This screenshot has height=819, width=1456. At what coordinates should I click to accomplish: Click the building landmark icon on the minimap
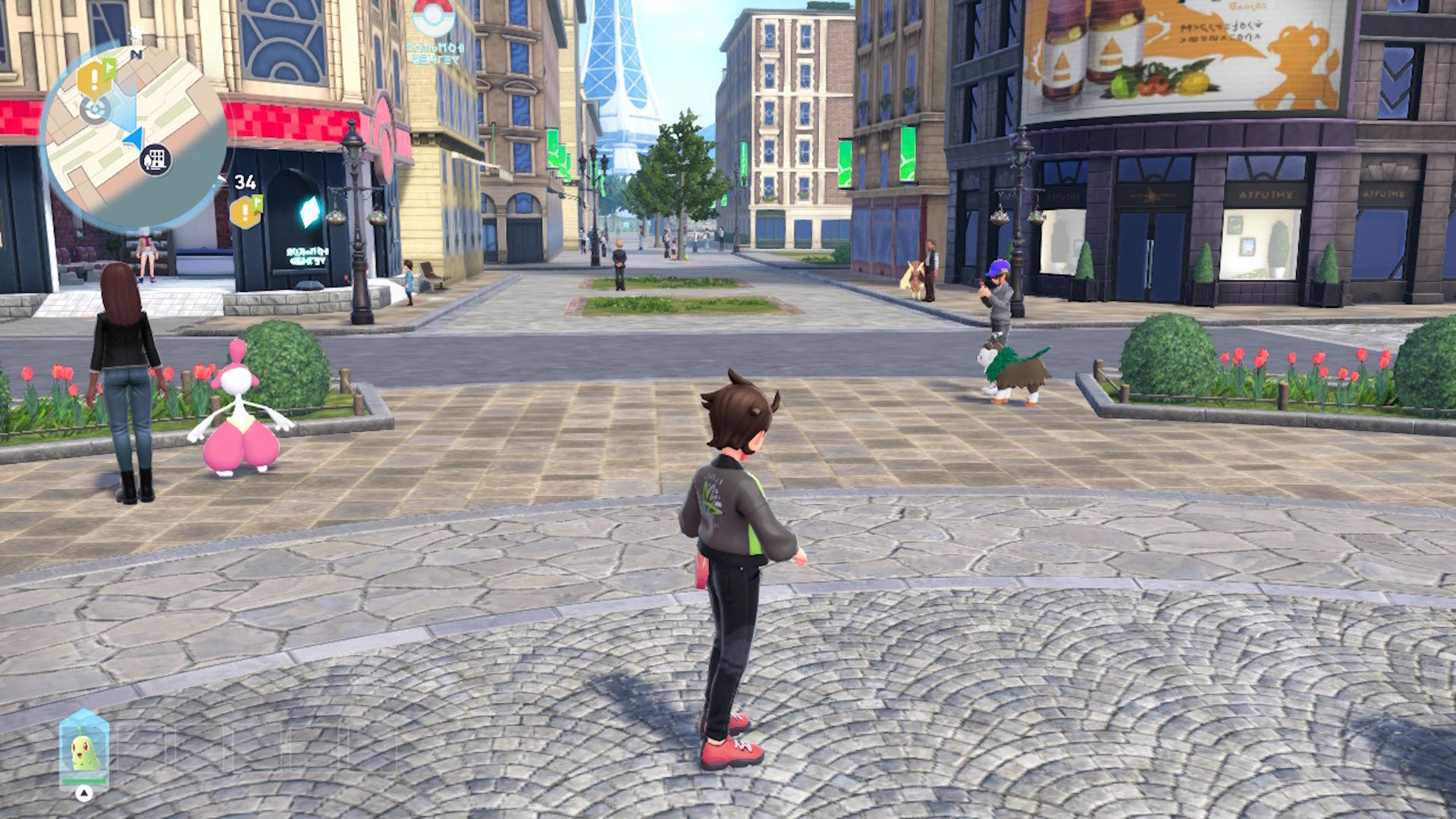pos(155,159)
